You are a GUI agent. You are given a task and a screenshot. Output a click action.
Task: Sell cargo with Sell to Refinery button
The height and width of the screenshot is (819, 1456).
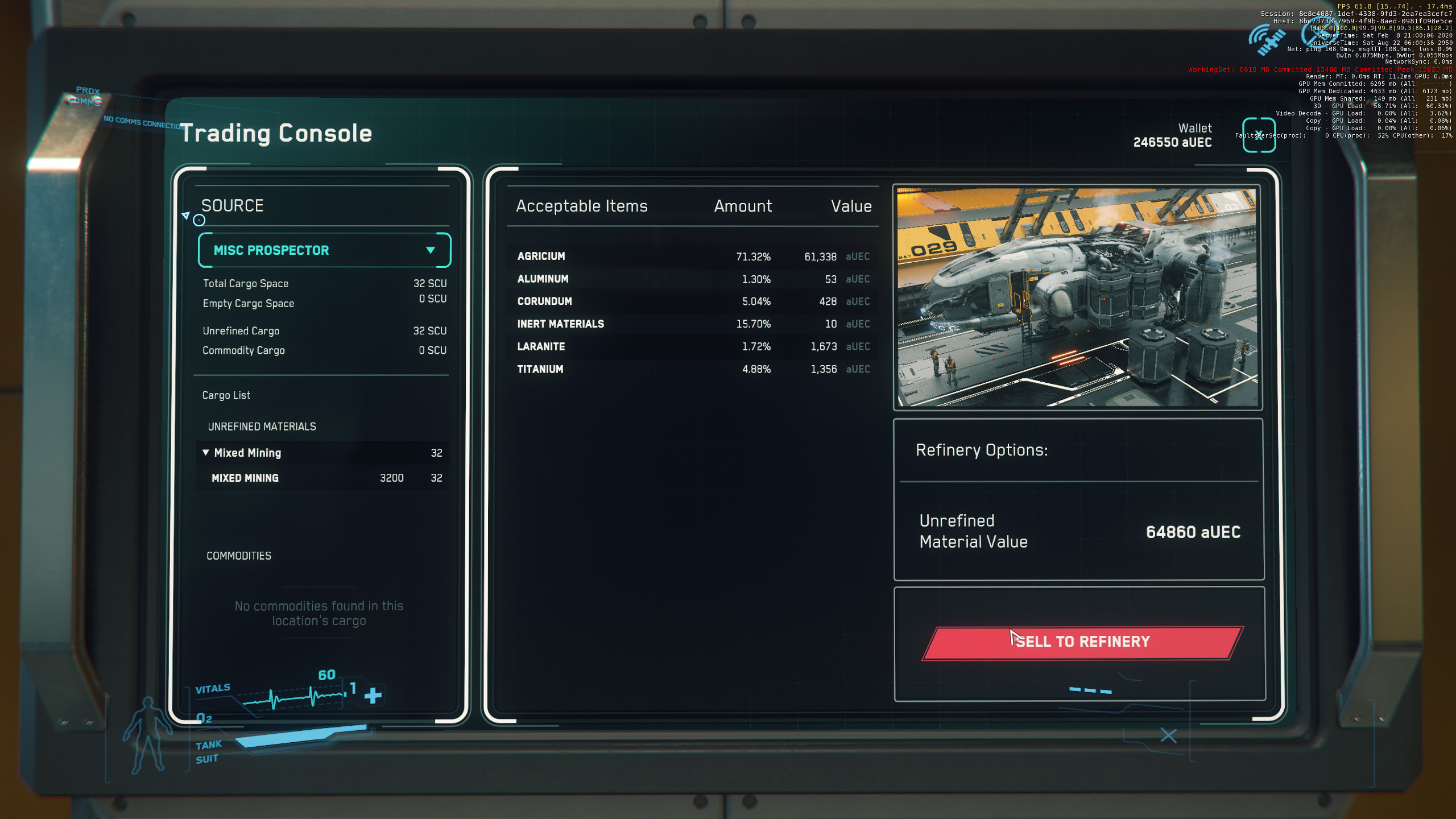1082,643
